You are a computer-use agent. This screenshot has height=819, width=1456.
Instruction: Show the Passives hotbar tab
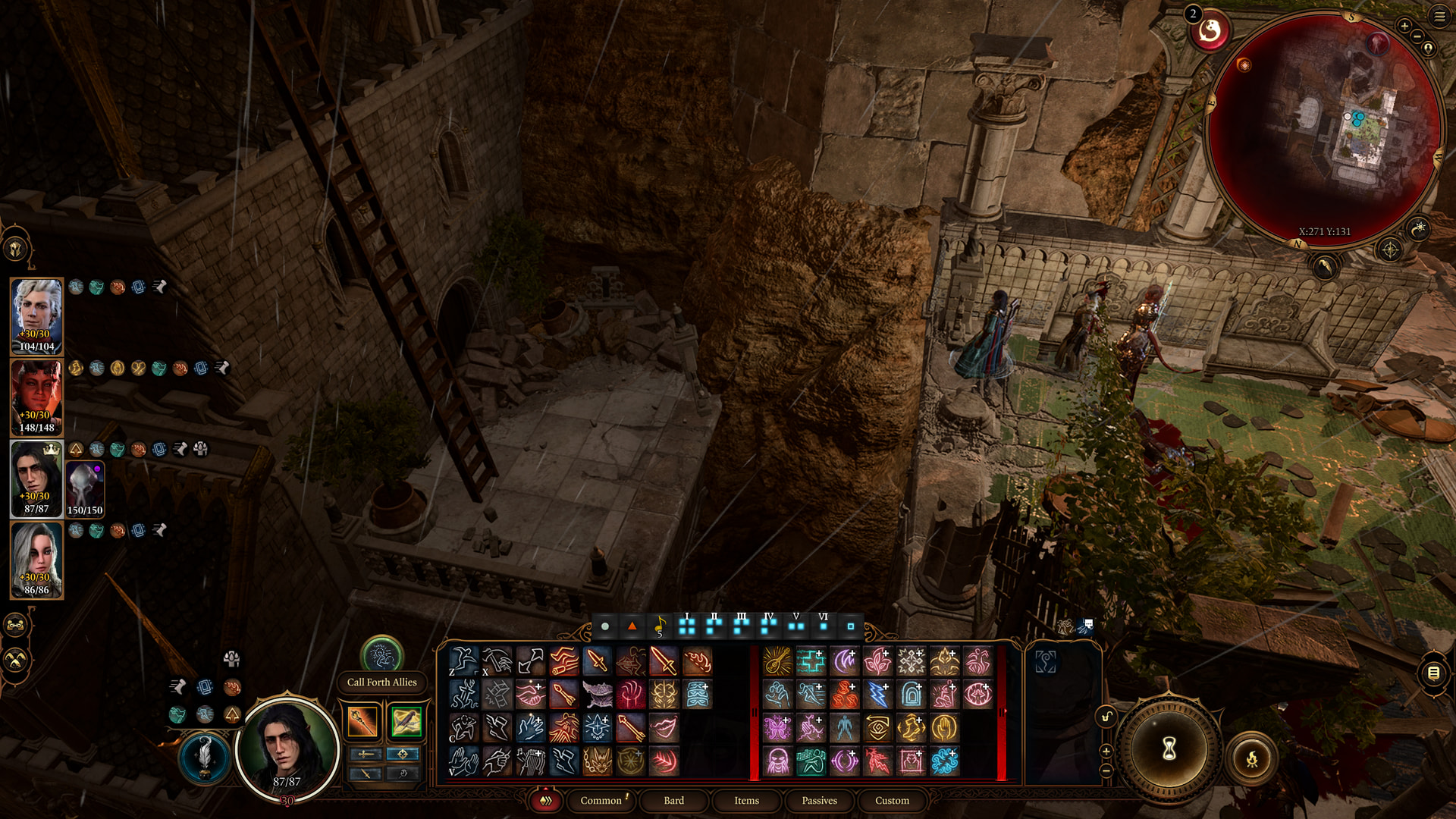coord(819,800)
